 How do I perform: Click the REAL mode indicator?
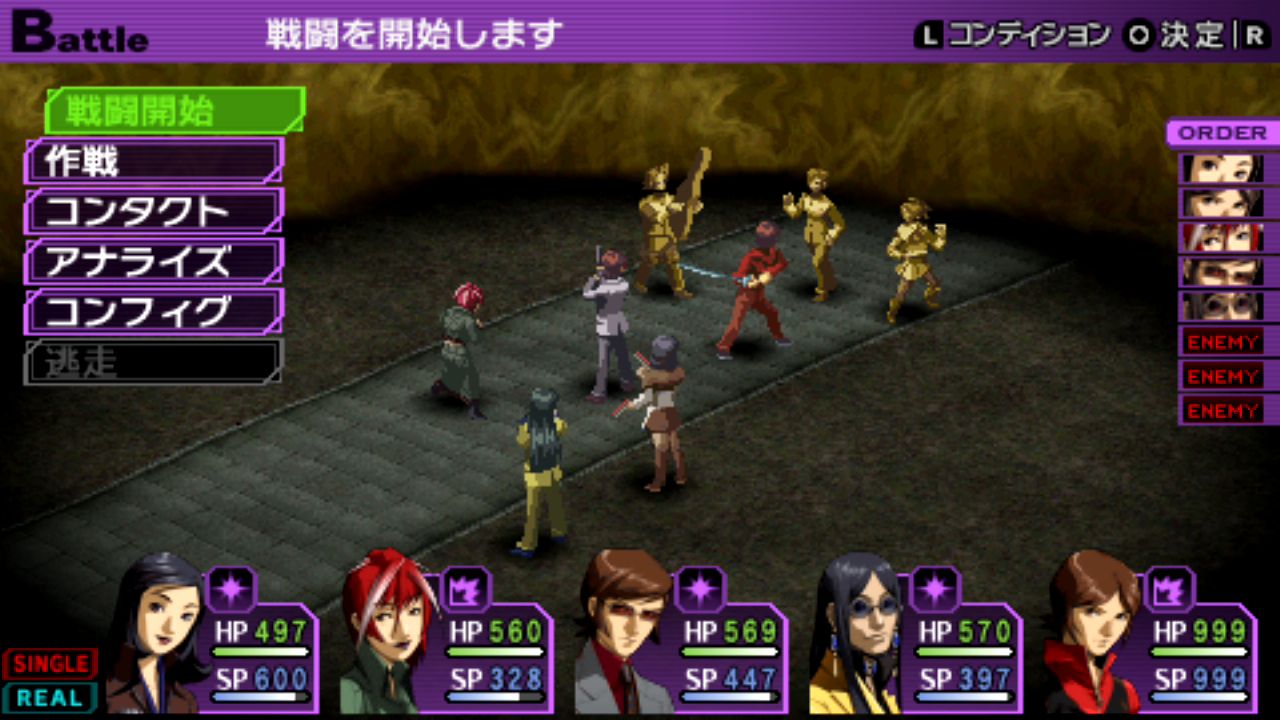[x=50, y=697]
